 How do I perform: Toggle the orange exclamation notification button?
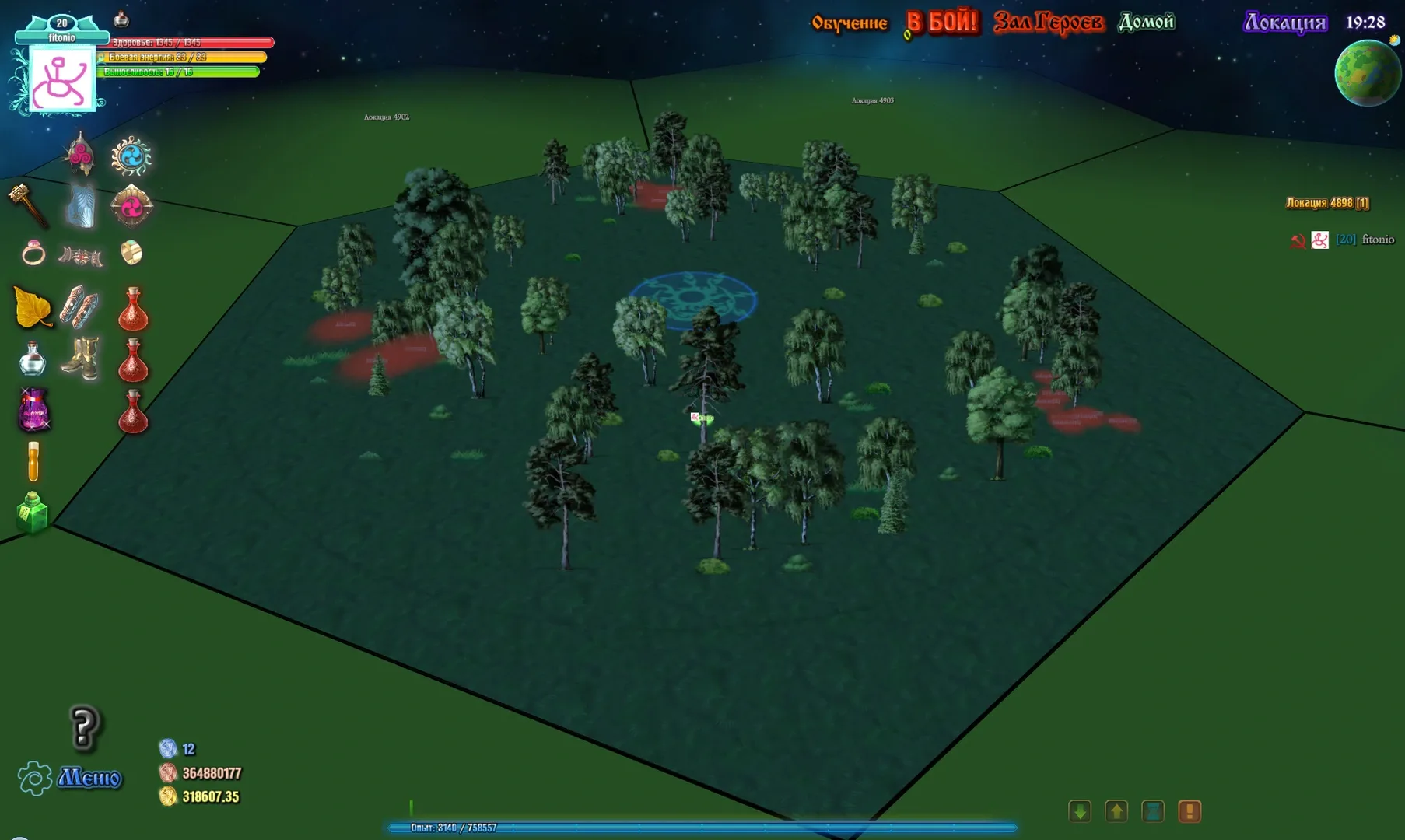[1189, 811]
